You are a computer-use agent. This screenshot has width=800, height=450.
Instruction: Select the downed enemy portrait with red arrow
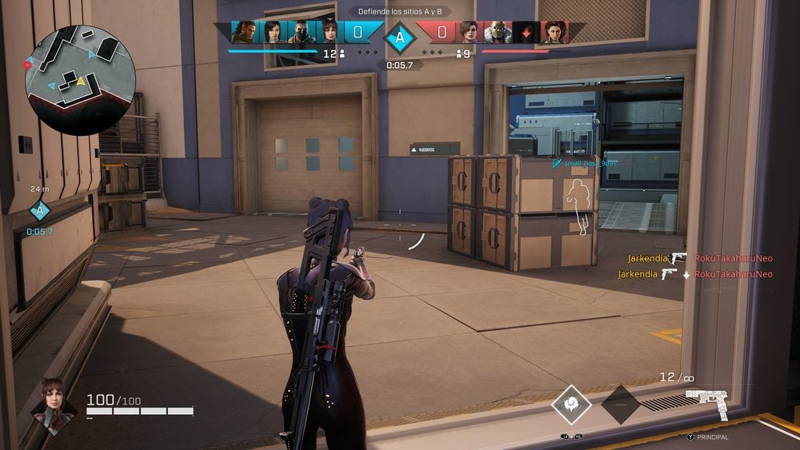(x=527, y=32)
